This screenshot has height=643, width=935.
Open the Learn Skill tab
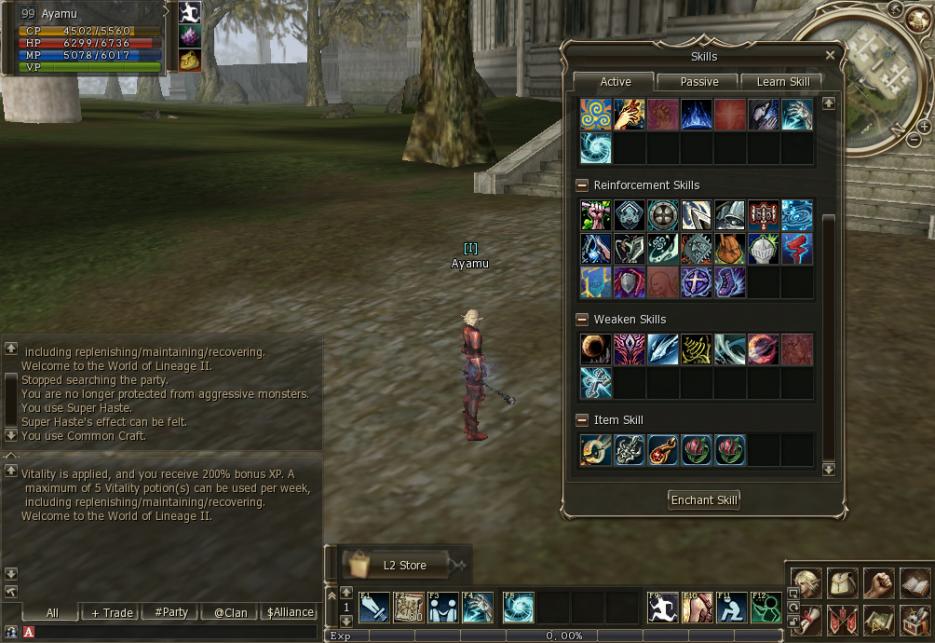point(783,82)
